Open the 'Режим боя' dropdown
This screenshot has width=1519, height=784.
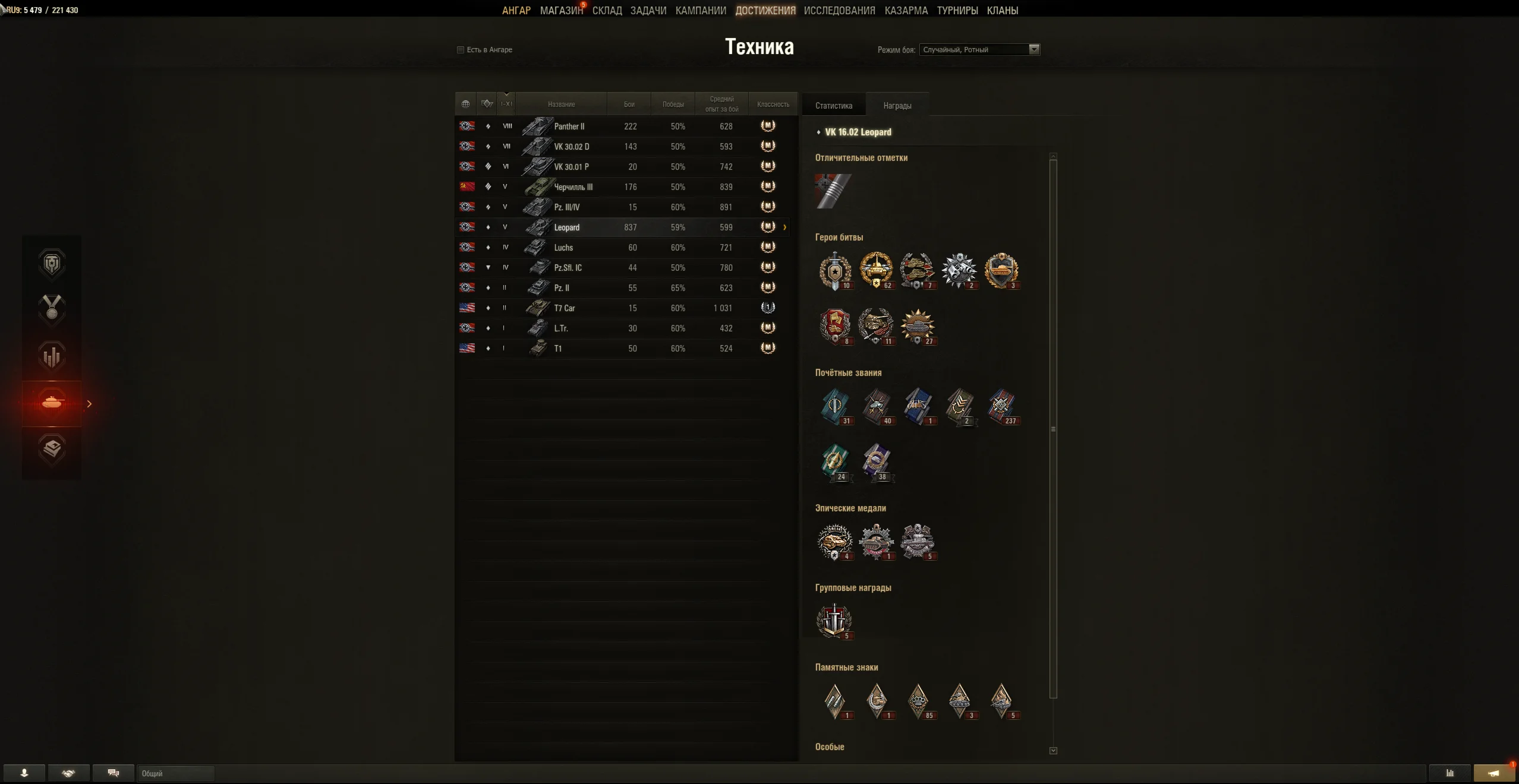click(1033, 49)
